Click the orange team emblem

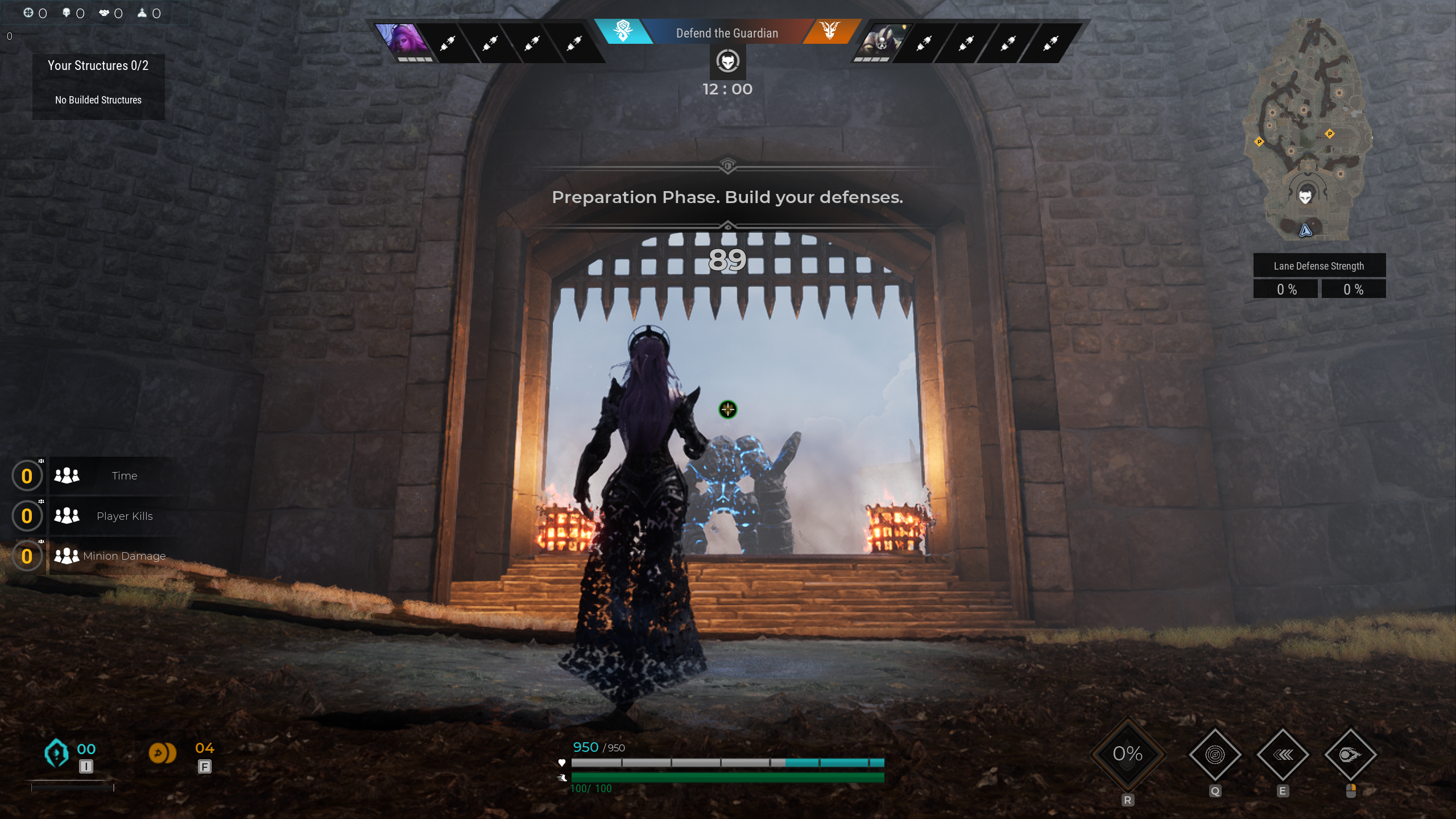tap(830, 31)
